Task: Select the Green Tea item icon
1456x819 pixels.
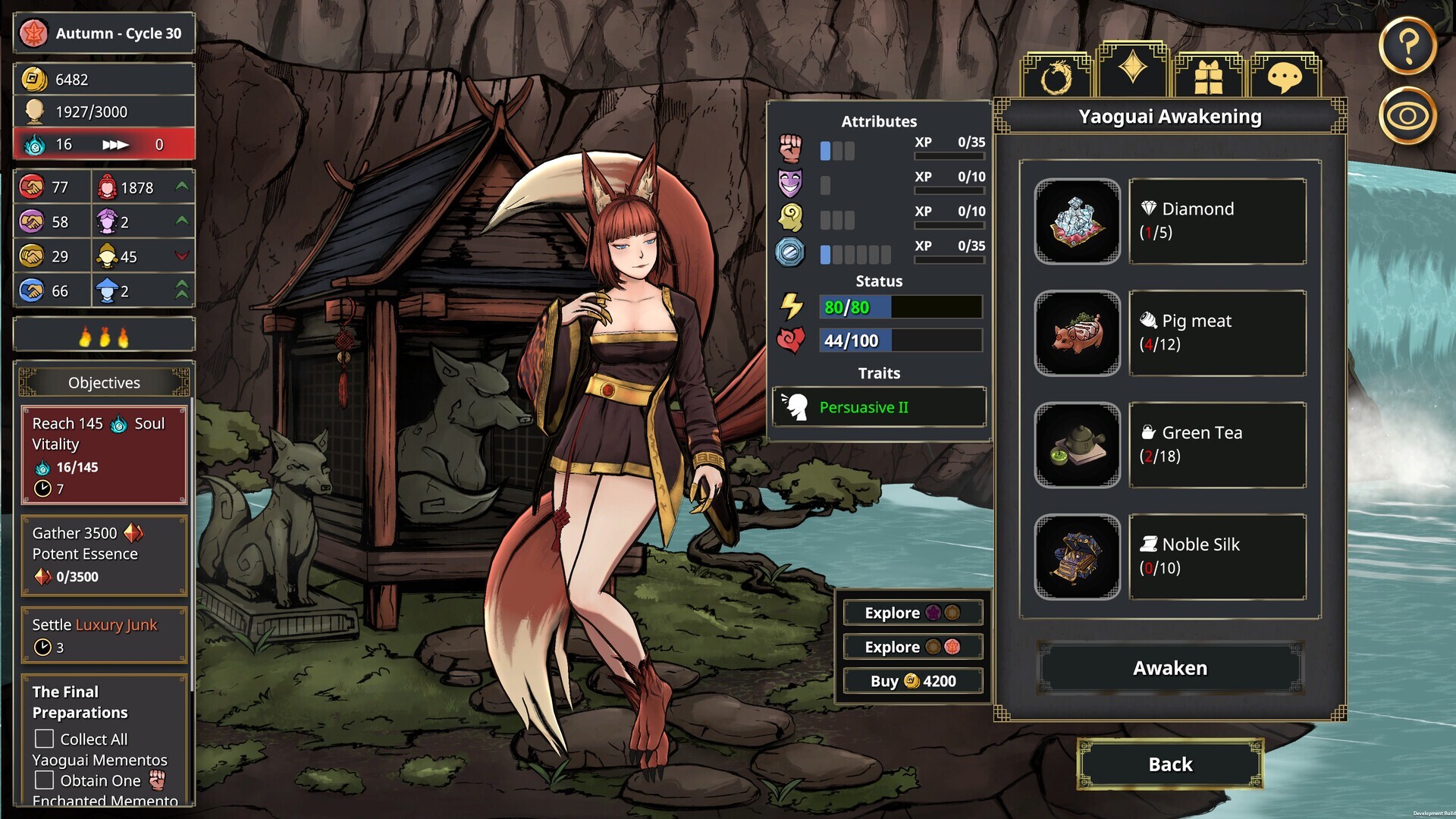Action: pyautogui.click(x=1077, y=445)
